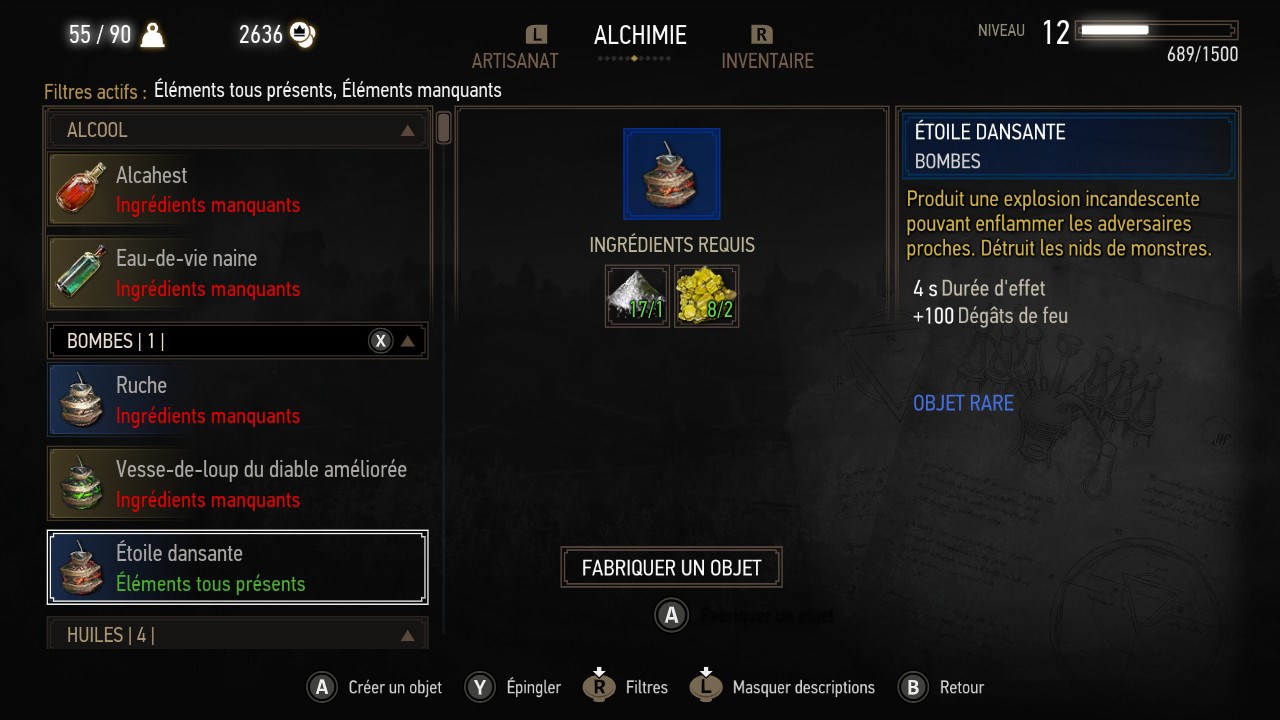1280x720 pixels.
Task: Collapse the Alcool category header
Action: coord(238,130)
